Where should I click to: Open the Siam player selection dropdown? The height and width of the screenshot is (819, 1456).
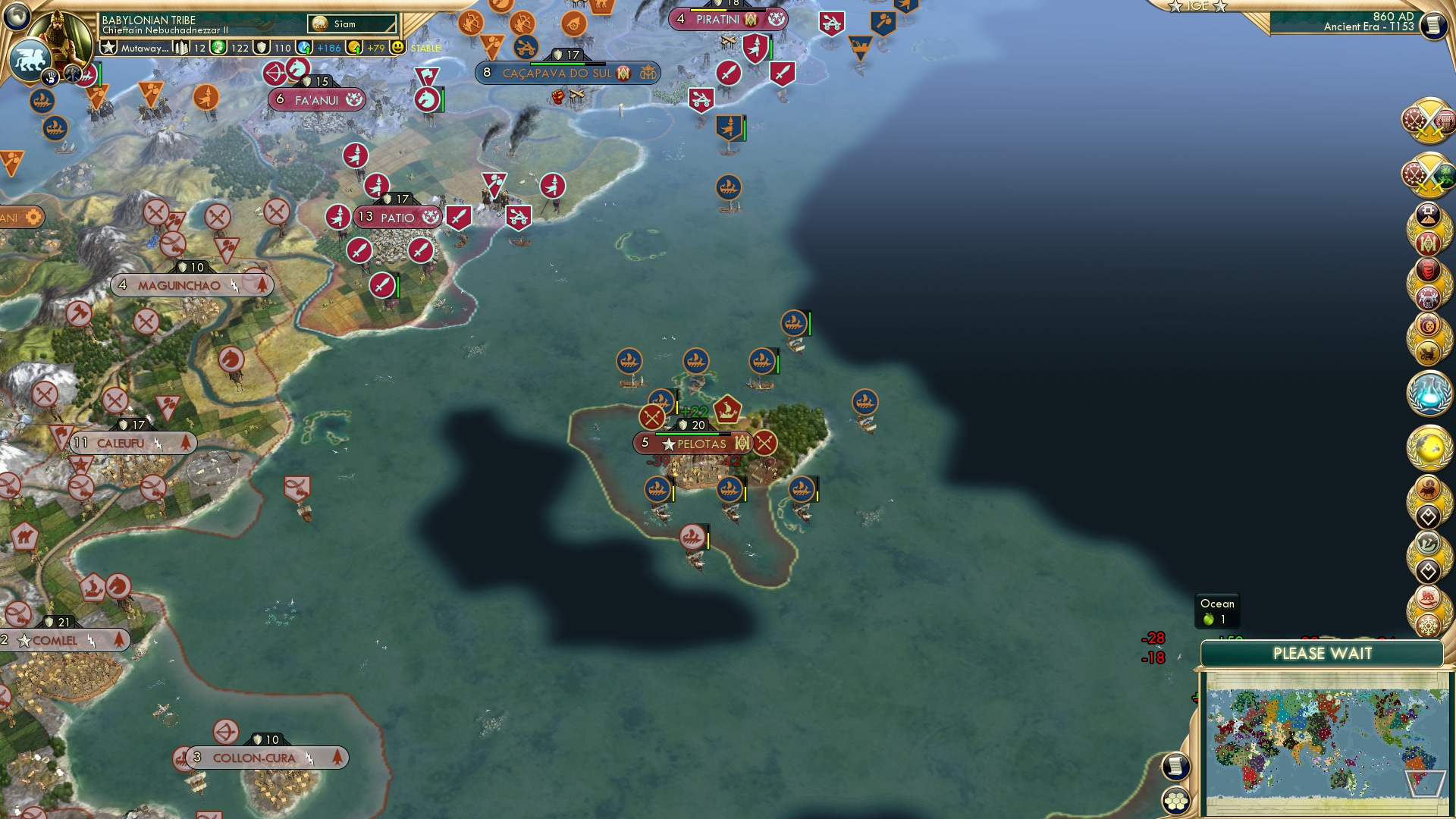click(351, 24)
